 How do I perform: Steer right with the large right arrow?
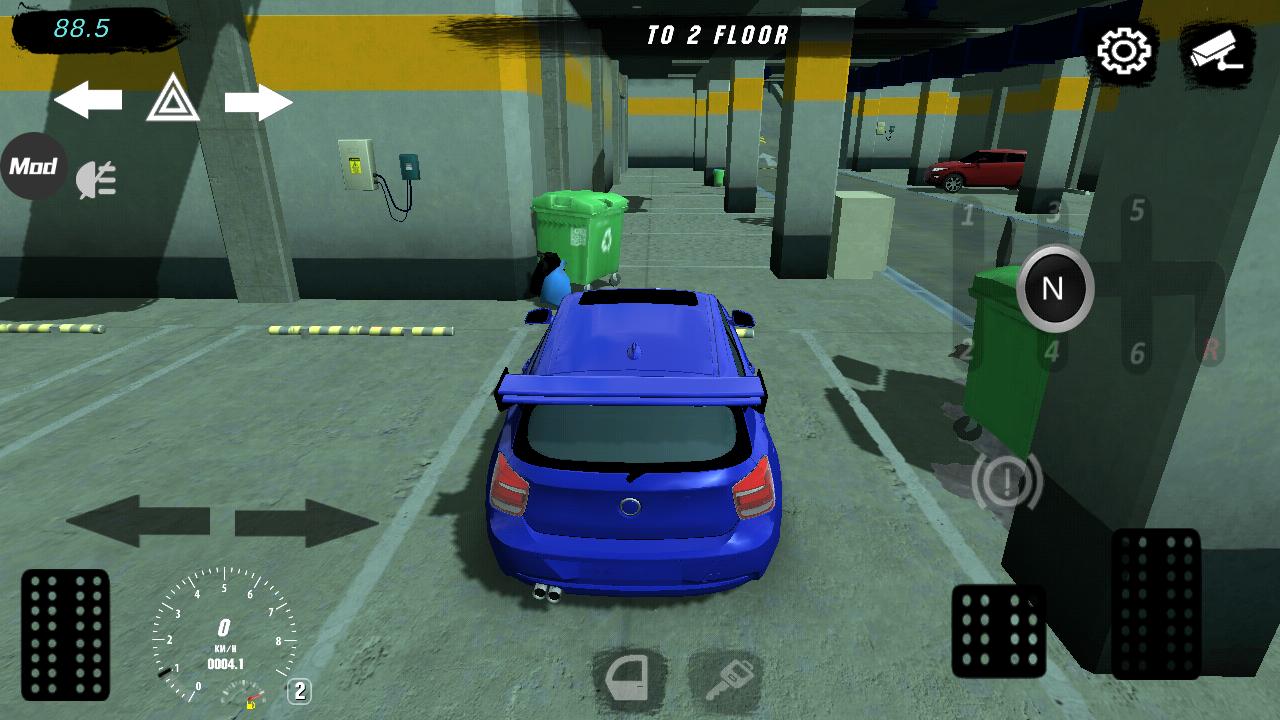306,522
